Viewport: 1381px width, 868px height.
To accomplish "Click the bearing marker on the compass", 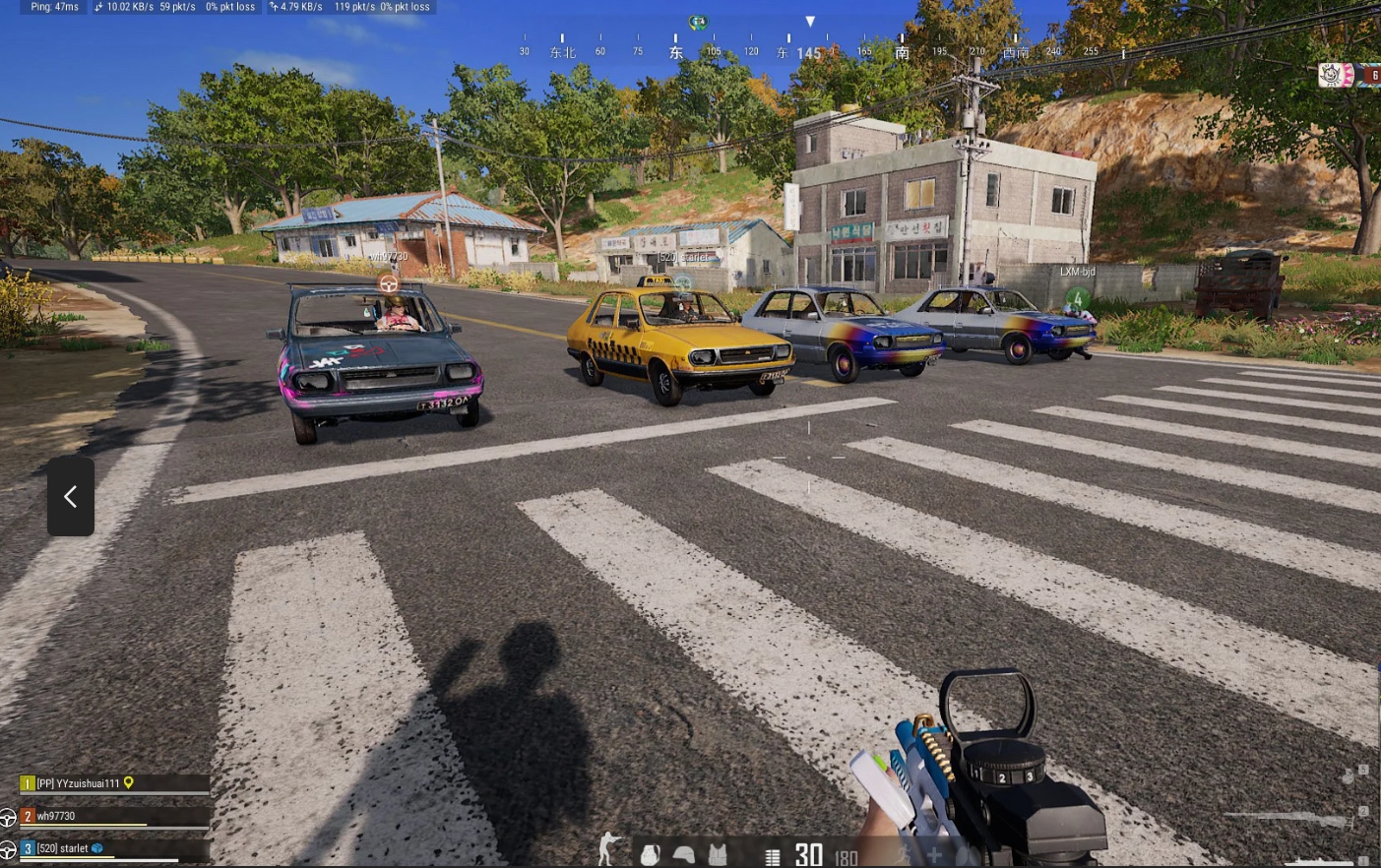I will (x=810, y=22).
